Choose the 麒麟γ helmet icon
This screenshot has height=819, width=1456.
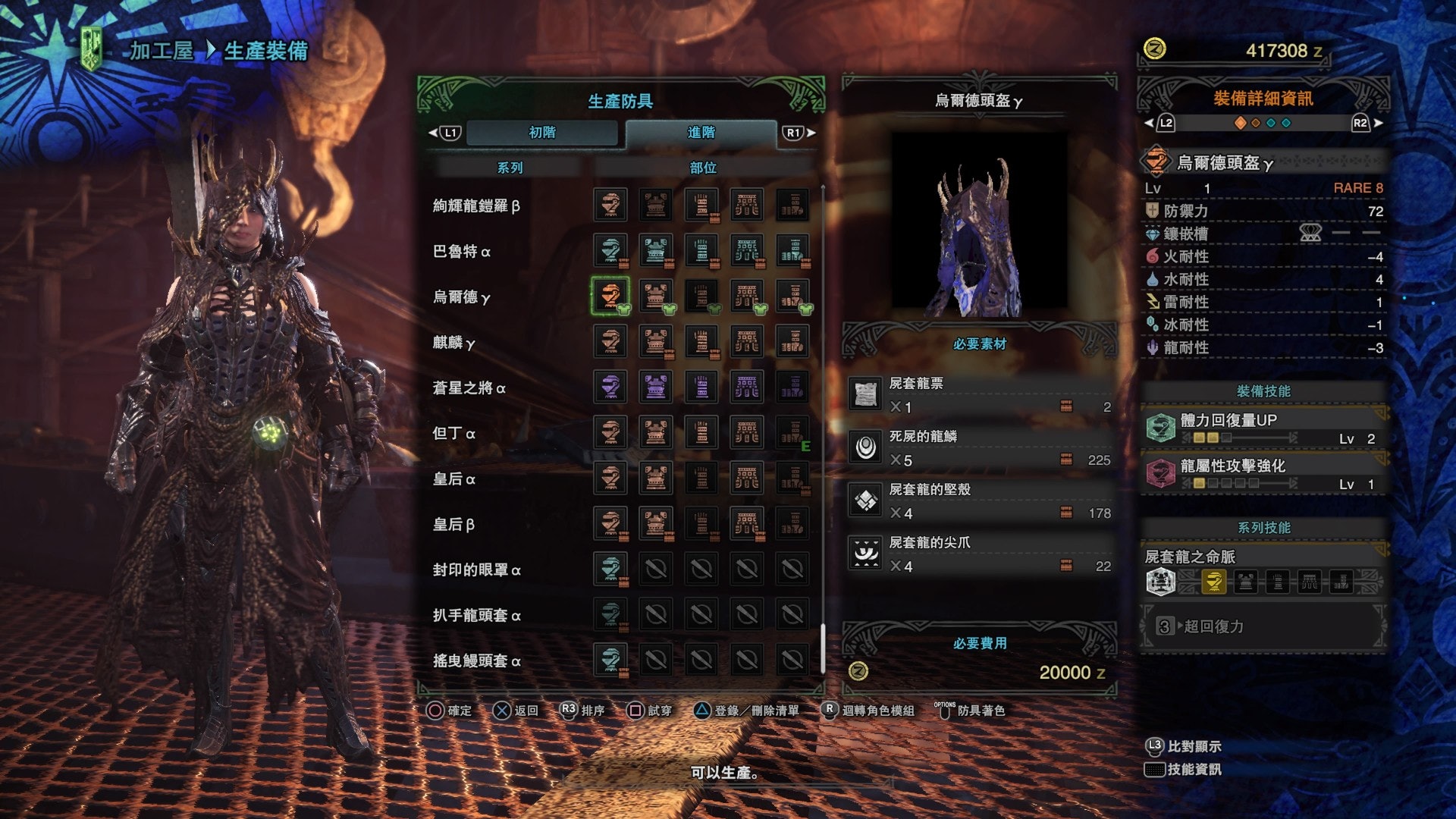coord(610,342)
